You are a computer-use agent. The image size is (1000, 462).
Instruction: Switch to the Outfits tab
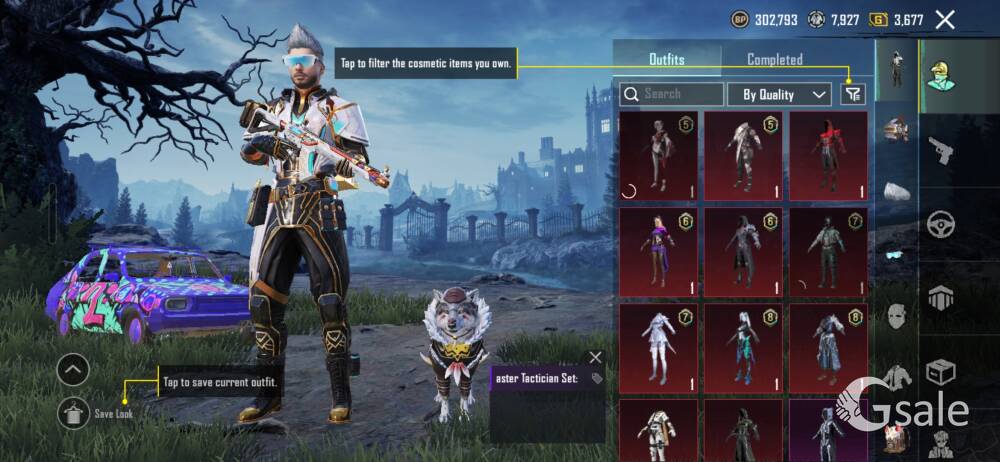click(x=667, y=60)
